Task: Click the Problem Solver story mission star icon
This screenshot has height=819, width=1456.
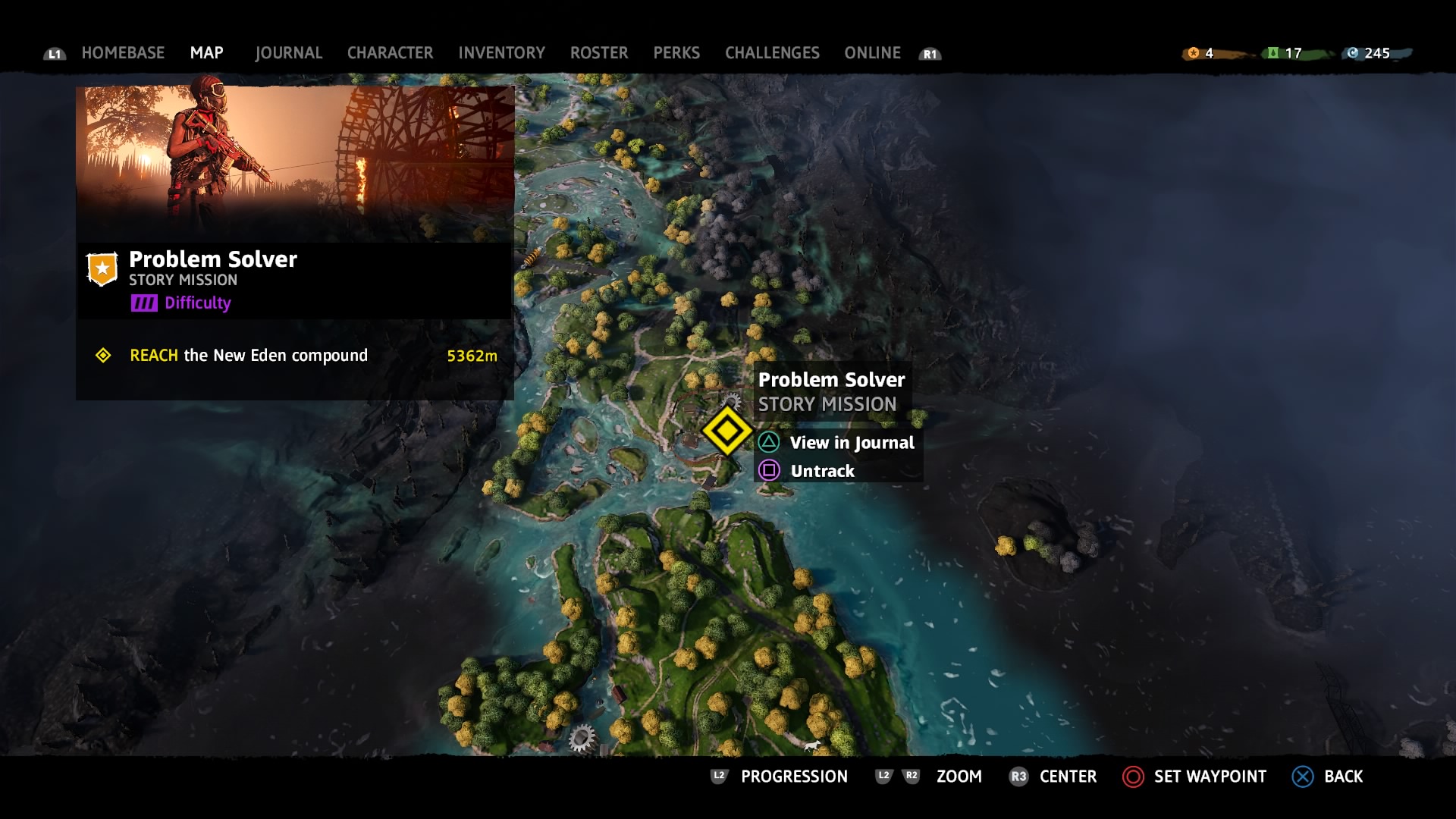Action: click(x=102, y=267)
